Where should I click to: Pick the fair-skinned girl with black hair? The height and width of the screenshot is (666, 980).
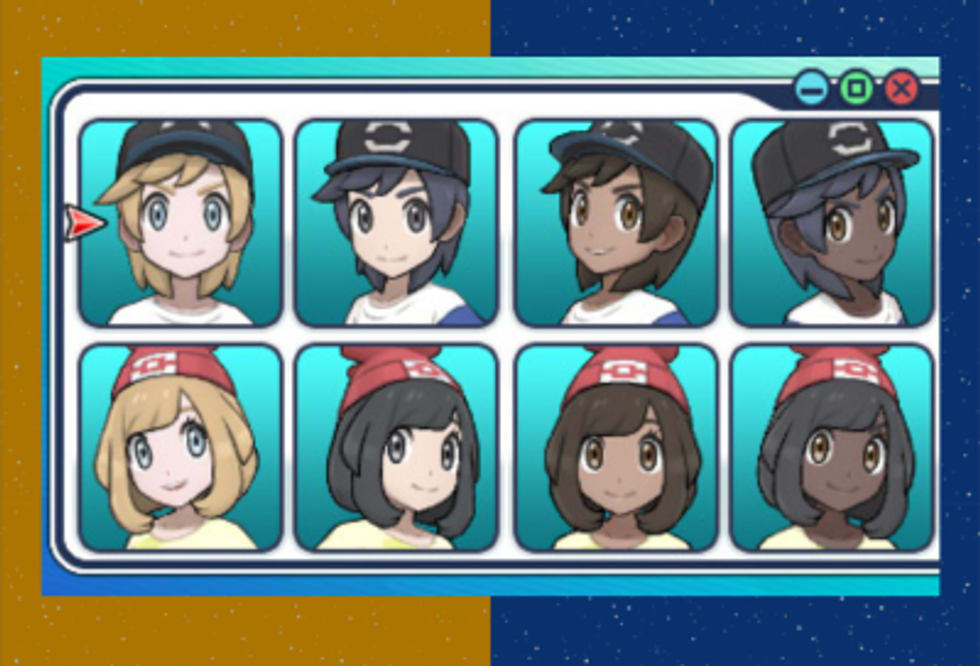(396, 448)
